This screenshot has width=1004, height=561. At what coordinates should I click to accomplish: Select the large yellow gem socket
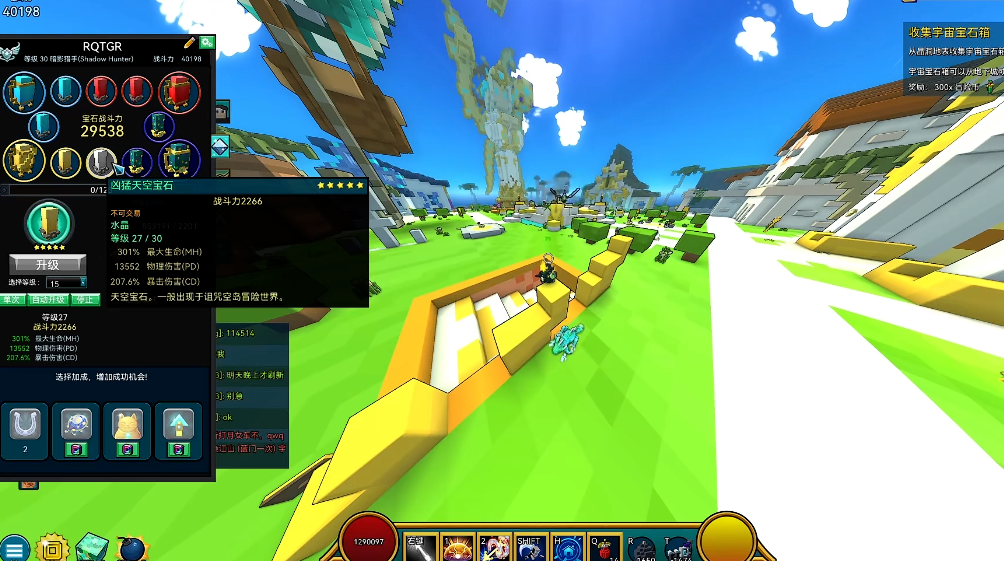pyautogui.click(x=23, y=160)
